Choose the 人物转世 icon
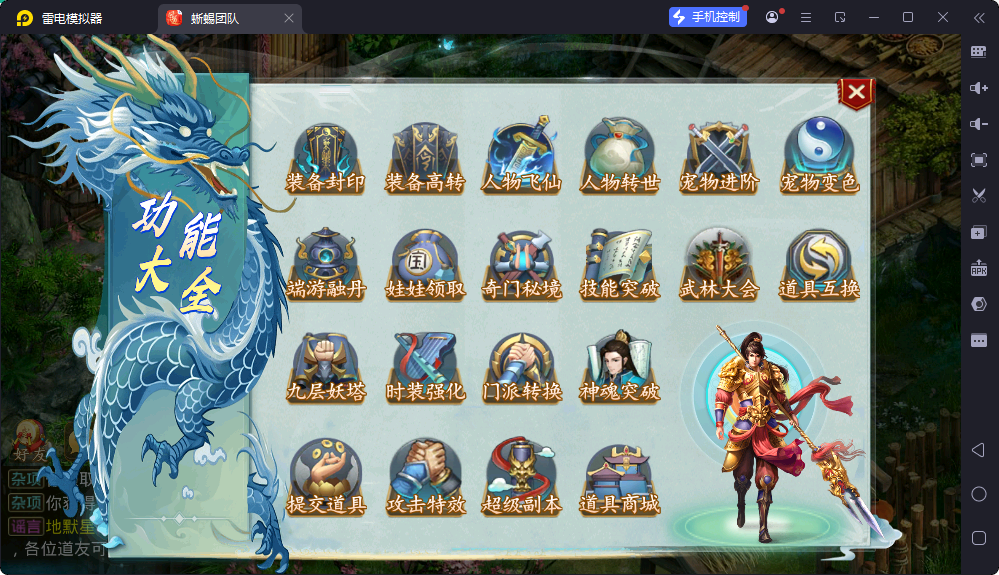999x575 pixels. click(620, 159)
